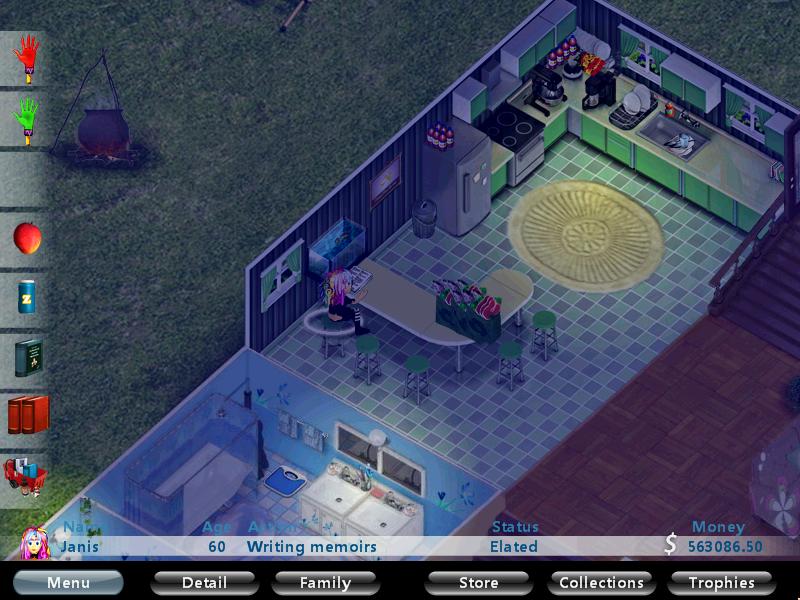800x600 pixels.
Task: Select the red toy wagon item
Action: click(24, 474)
